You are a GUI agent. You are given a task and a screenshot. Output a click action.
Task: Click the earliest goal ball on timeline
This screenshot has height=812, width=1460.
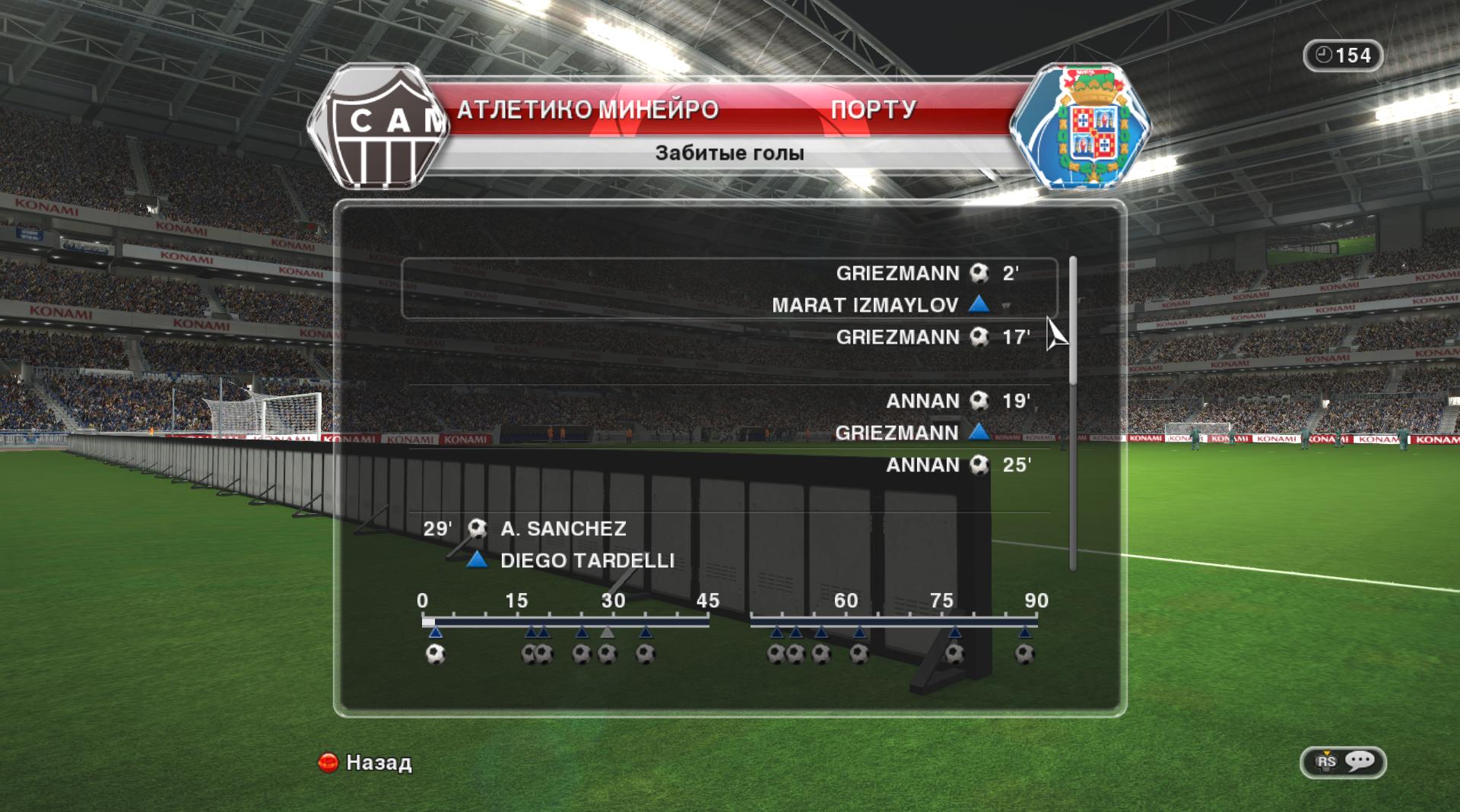pos(435,654)
